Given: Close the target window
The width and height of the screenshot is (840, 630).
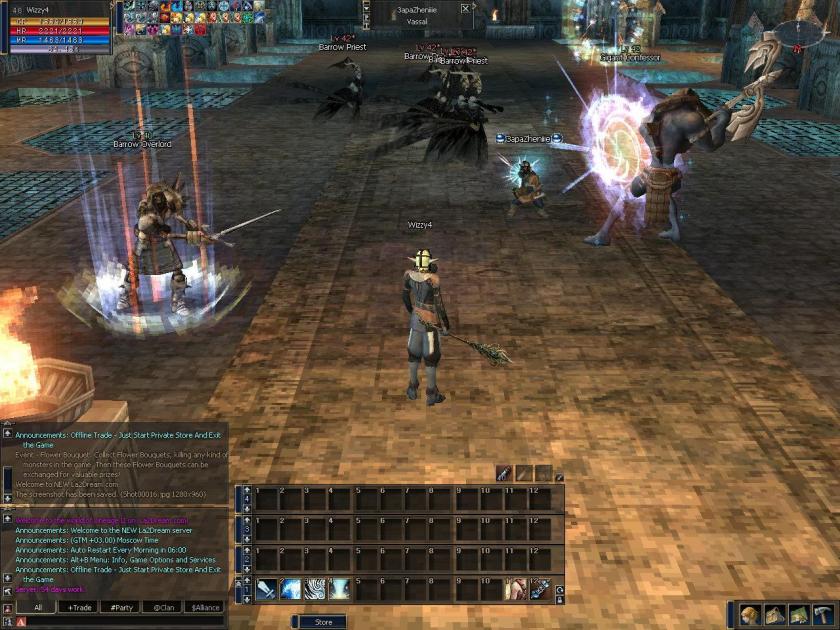Looking at the screenshot, I should click(465, 8).
